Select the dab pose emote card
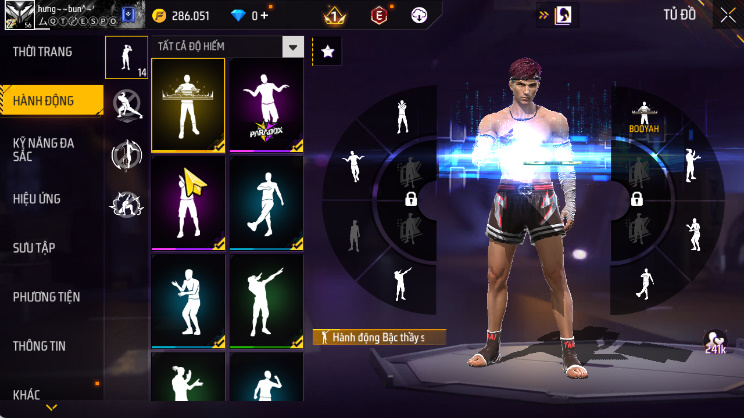Screen dimensions: 744x418 click(x=267, y=300)
